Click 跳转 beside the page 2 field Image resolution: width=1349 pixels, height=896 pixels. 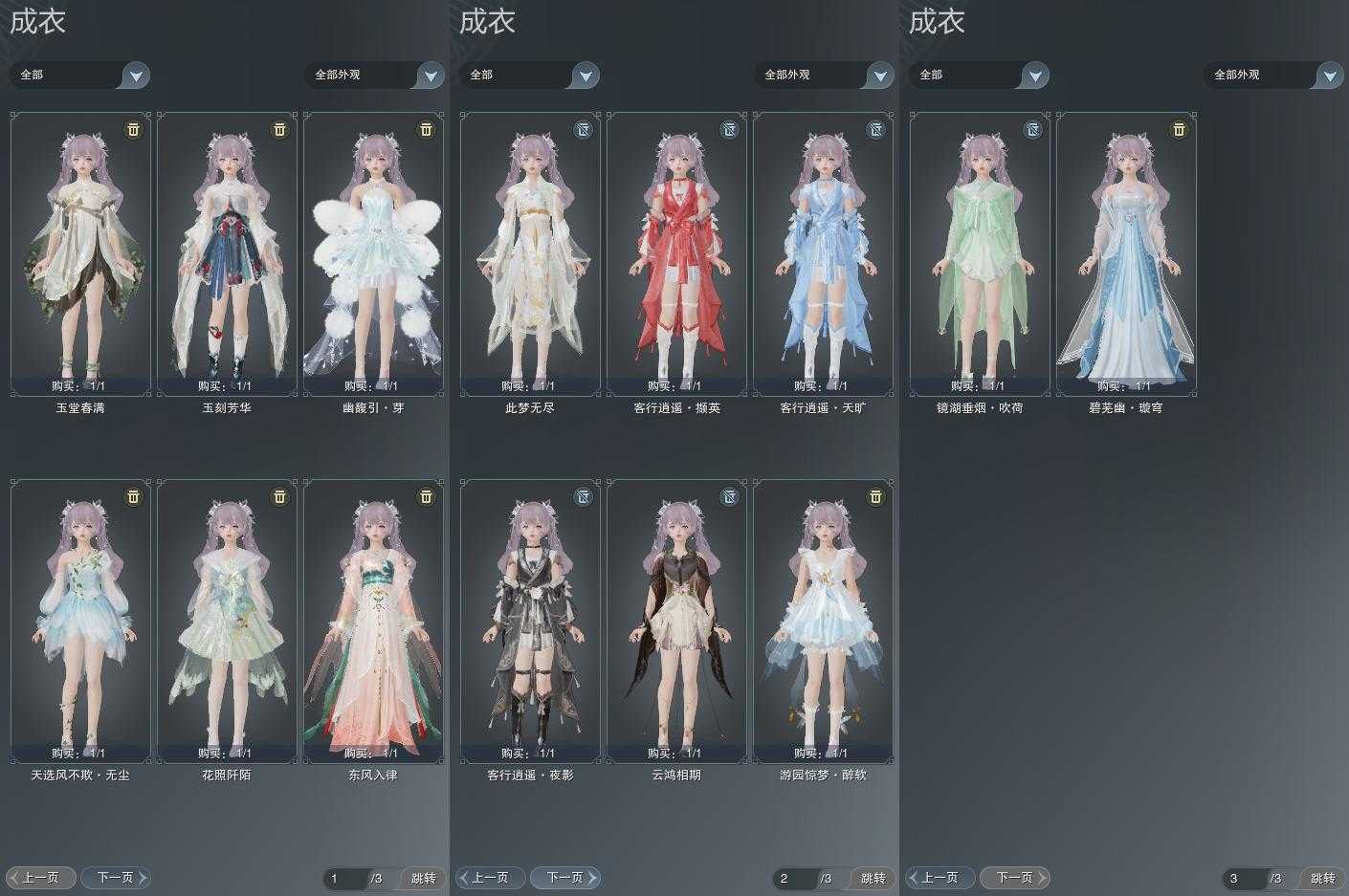tap(873, 878)
